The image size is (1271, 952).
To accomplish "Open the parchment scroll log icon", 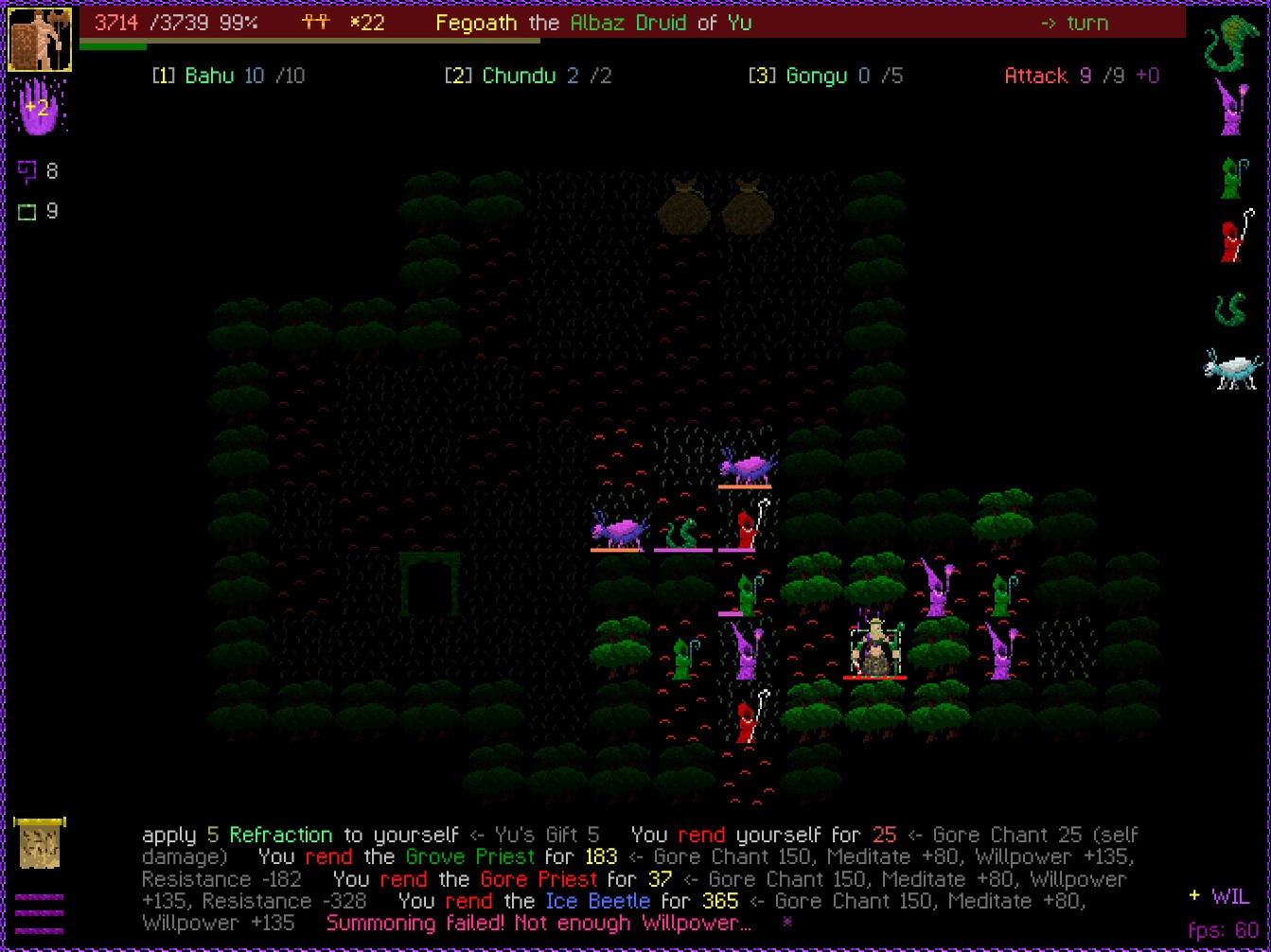I will (x=40, y=843).
